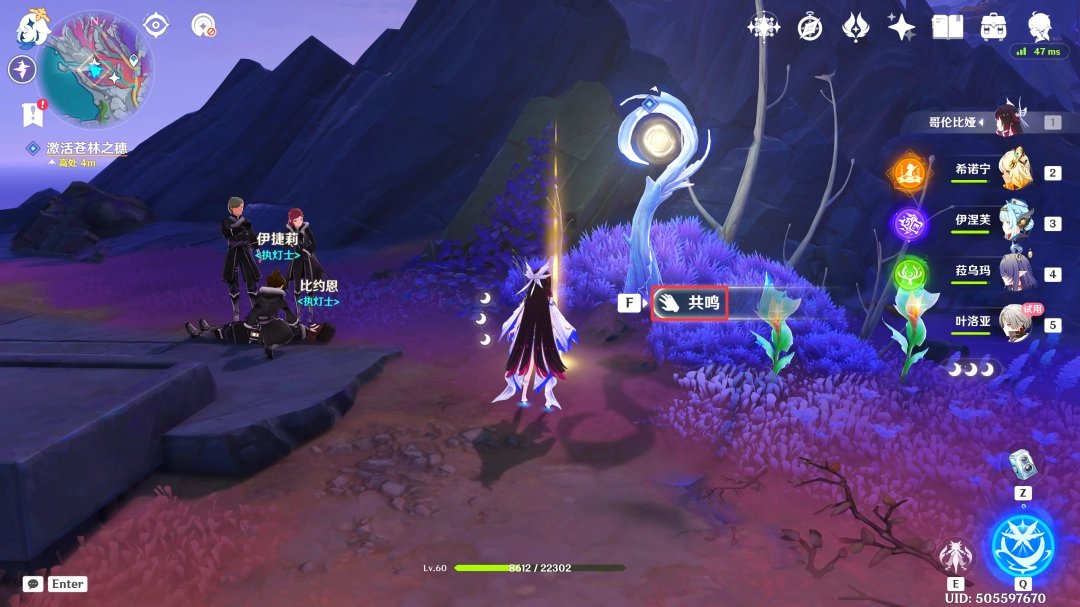This screenshot has height=607, width=1080.
Task: Use the elemental skill figure icon
Action: 956,556
